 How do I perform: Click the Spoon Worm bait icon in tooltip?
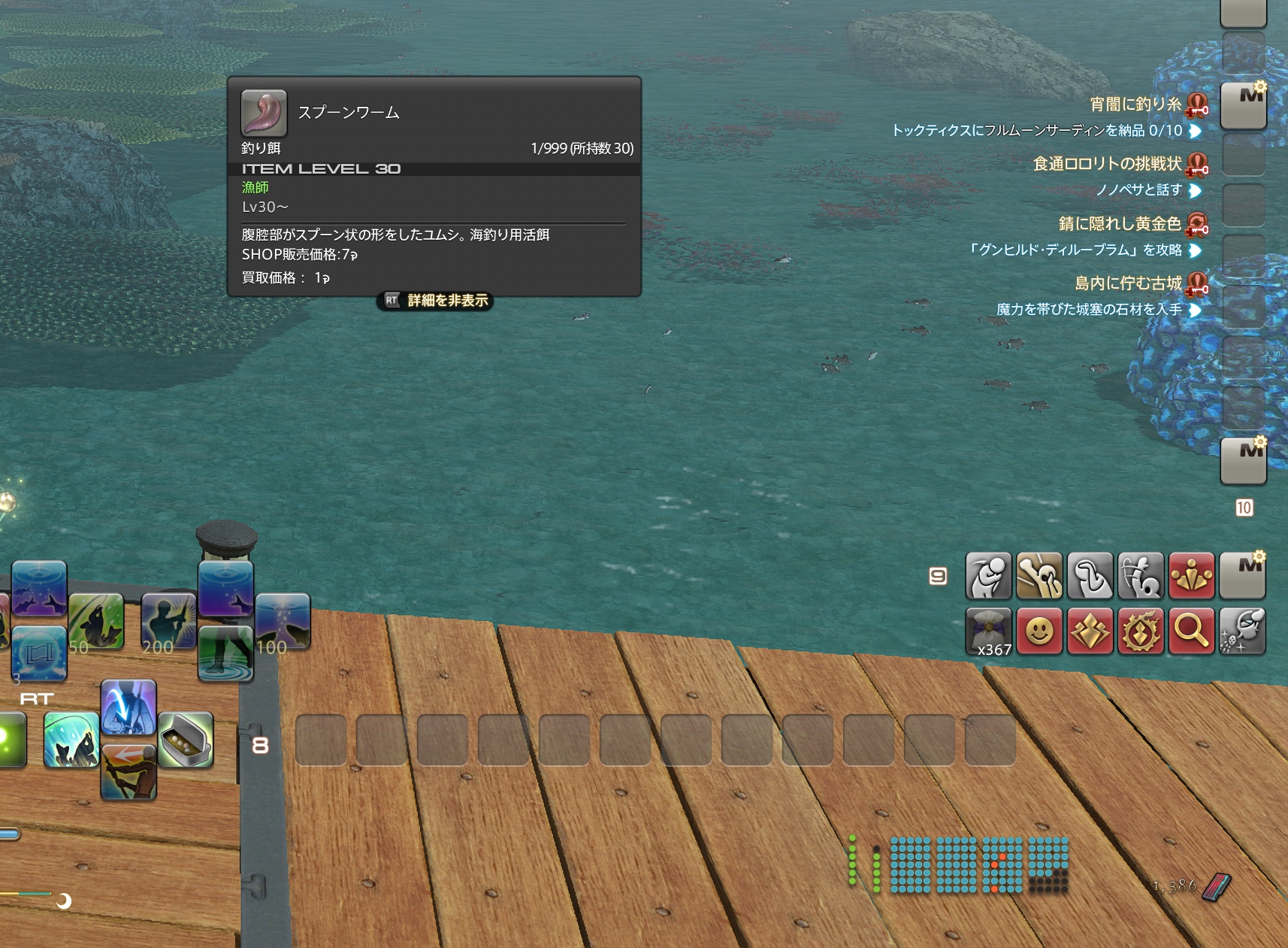[264, 113]
